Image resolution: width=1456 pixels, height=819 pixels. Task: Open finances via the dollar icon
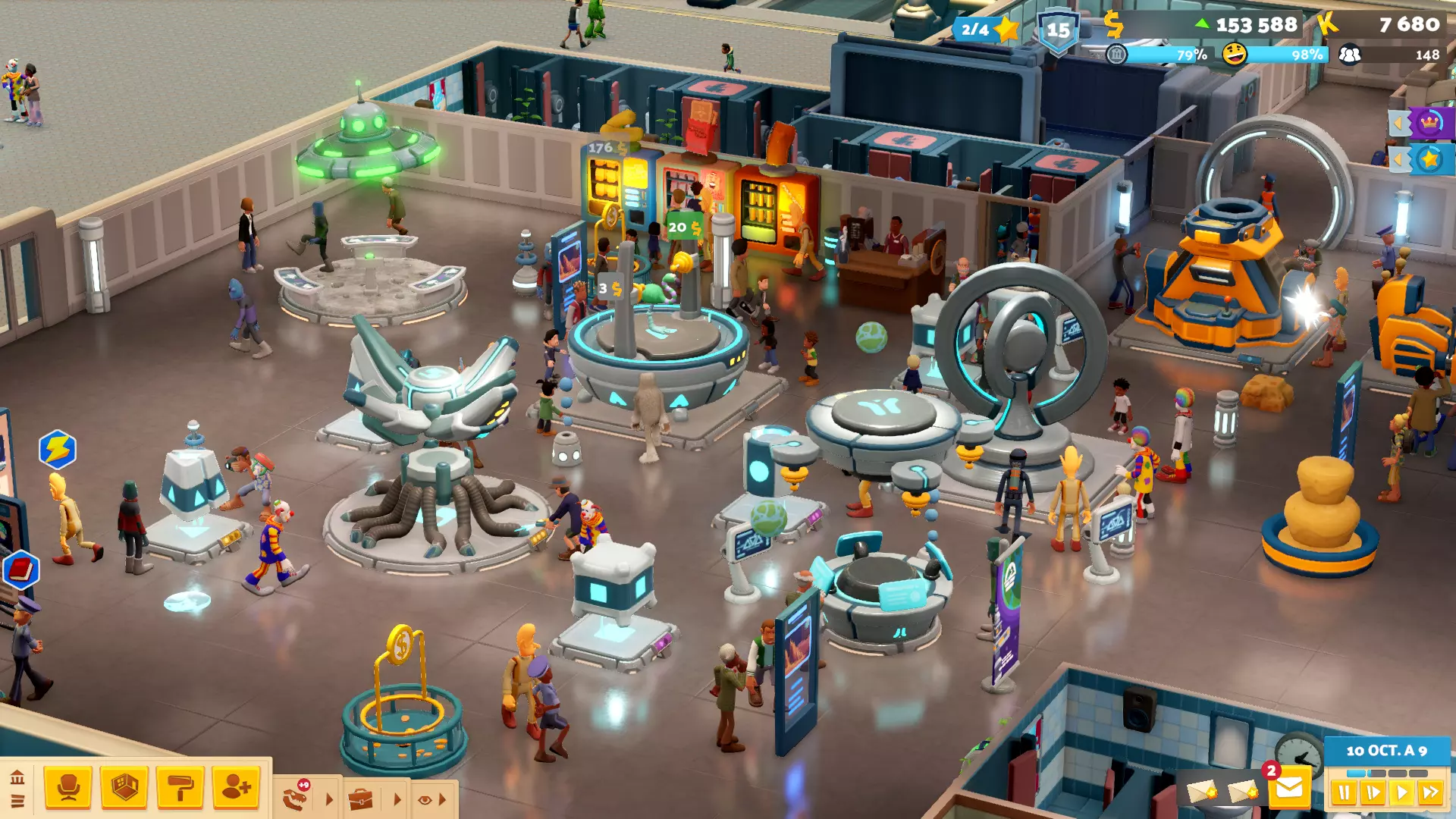point(1113,25)
